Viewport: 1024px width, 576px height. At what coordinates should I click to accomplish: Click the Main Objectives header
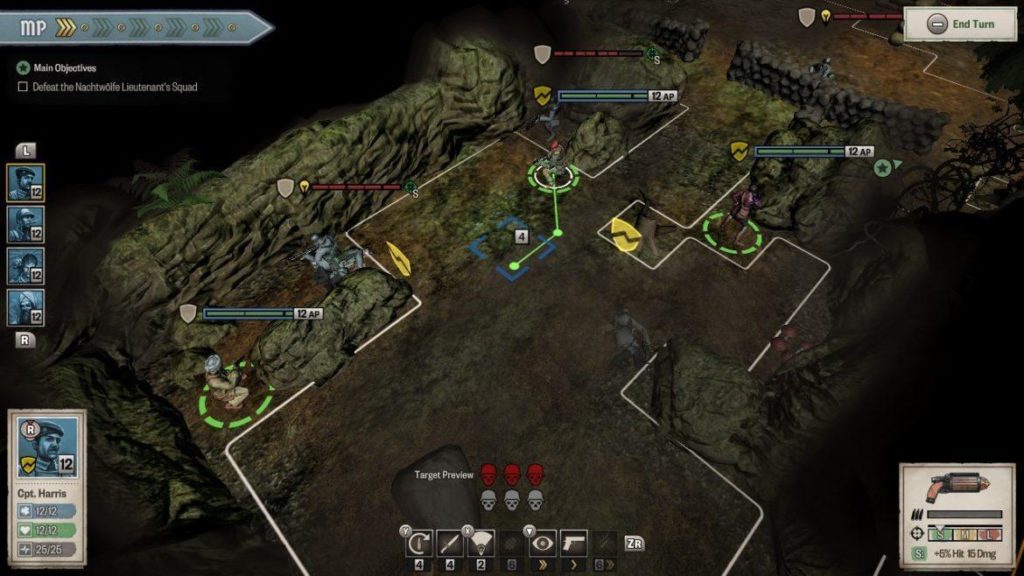[57, 68]
